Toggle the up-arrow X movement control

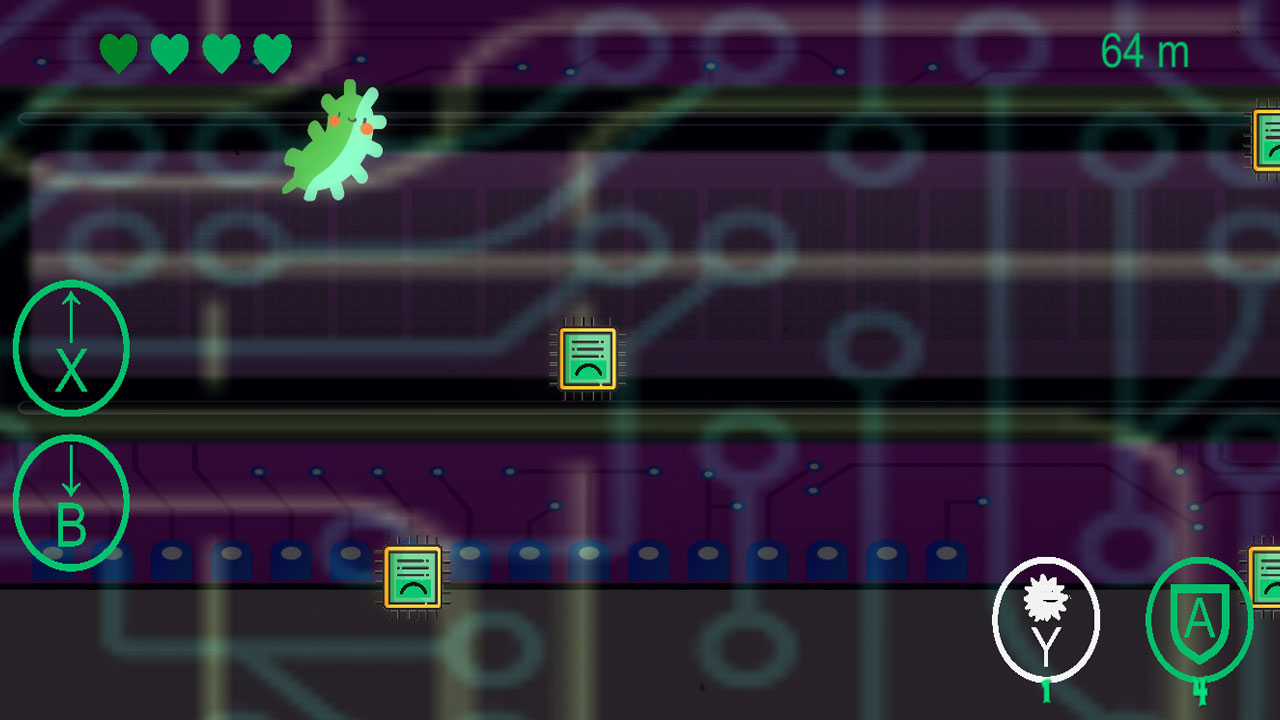pyautogui.click(x=70, y=347)
